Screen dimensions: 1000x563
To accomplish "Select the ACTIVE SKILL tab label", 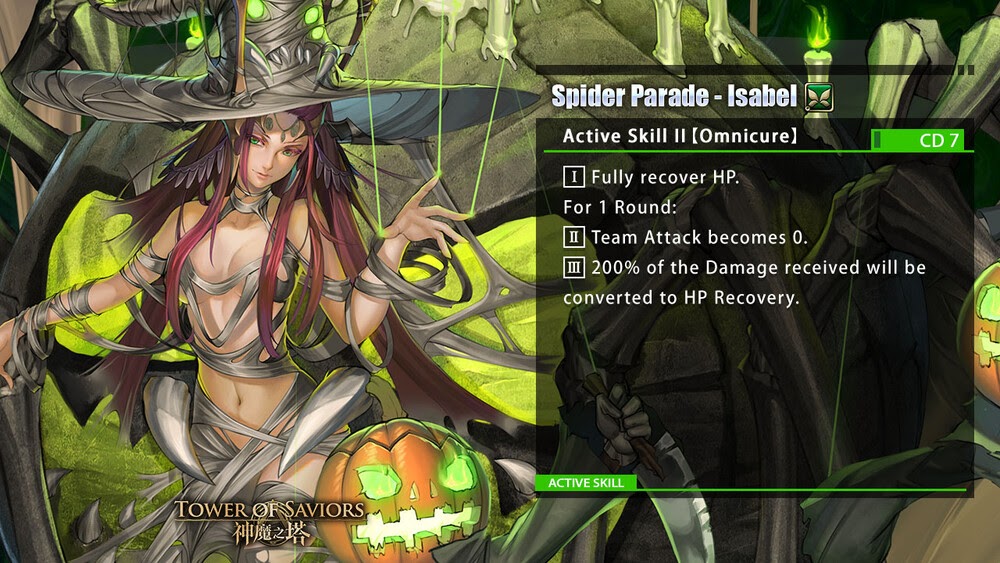I will pos(586,483).
